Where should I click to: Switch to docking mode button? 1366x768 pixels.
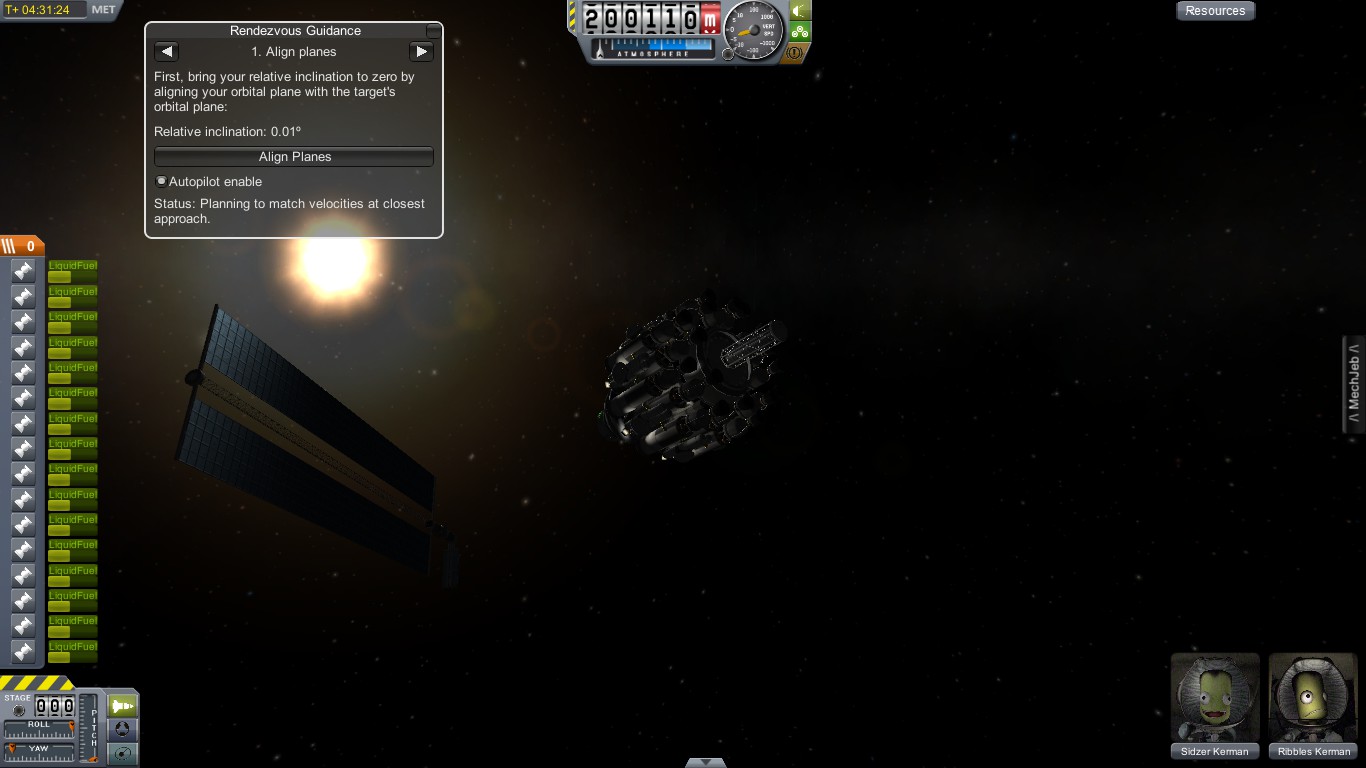pos(122,729)
